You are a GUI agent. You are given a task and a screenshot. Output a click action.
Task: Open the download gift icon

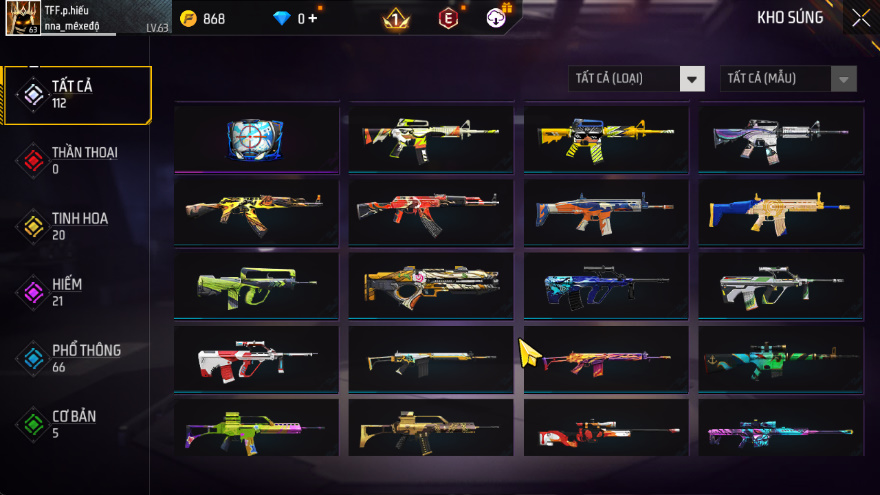pyautogui.click(x=497, y=18)
